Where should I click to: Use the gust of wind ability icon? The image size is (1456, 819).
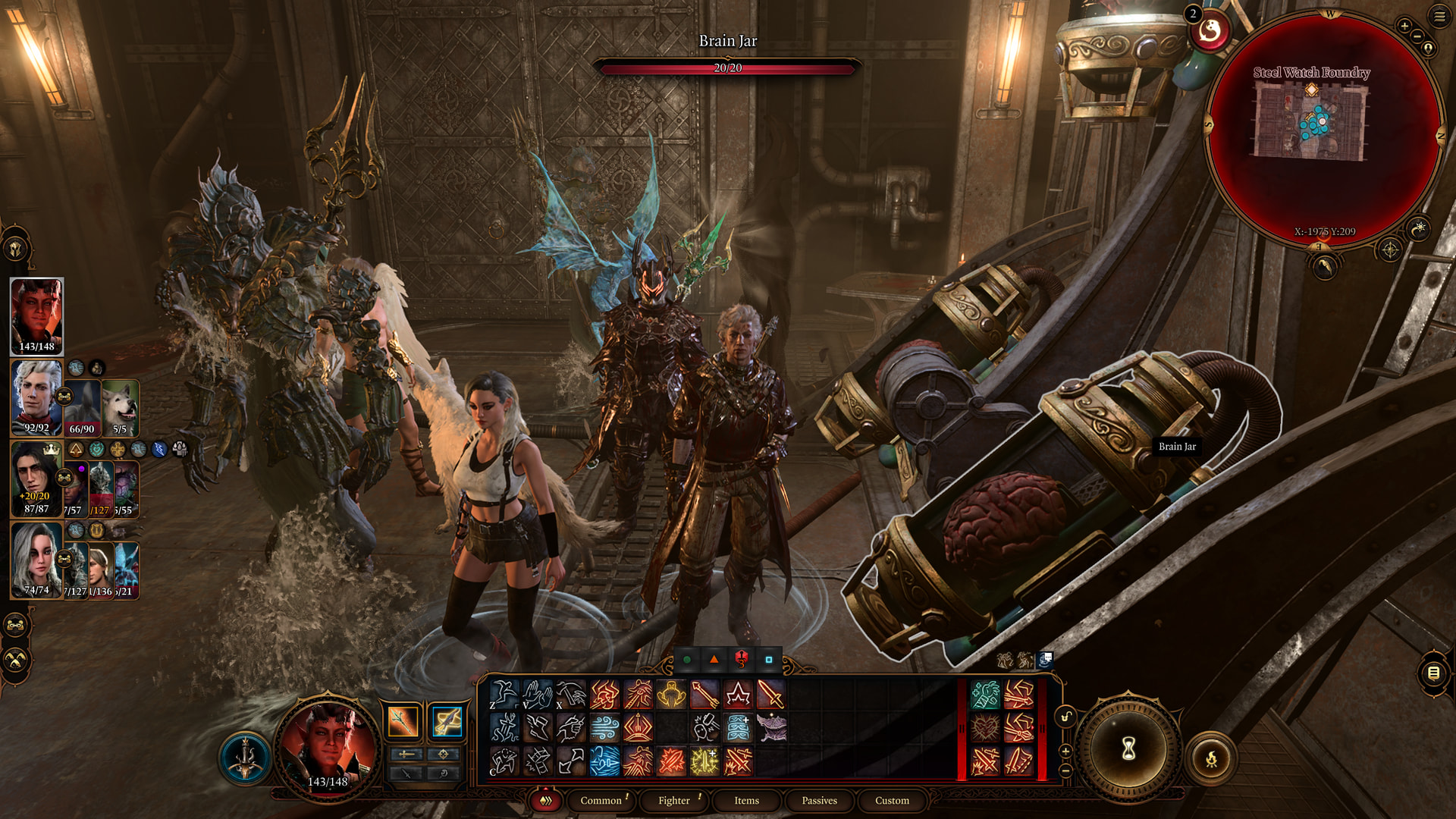point(604,728)
